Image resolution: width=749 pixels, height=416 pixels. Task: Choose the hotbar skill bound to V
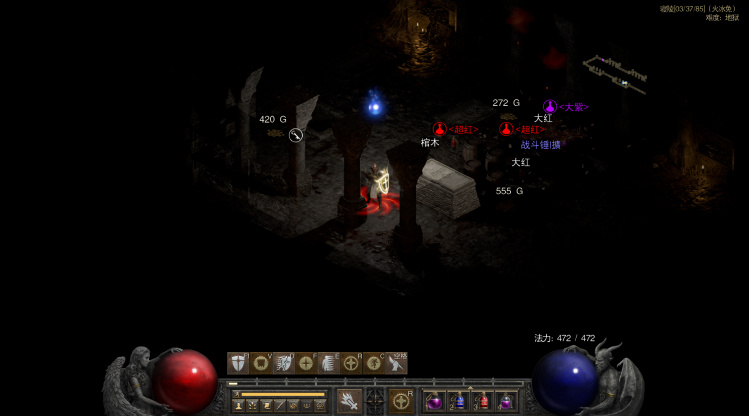[261, 363]
